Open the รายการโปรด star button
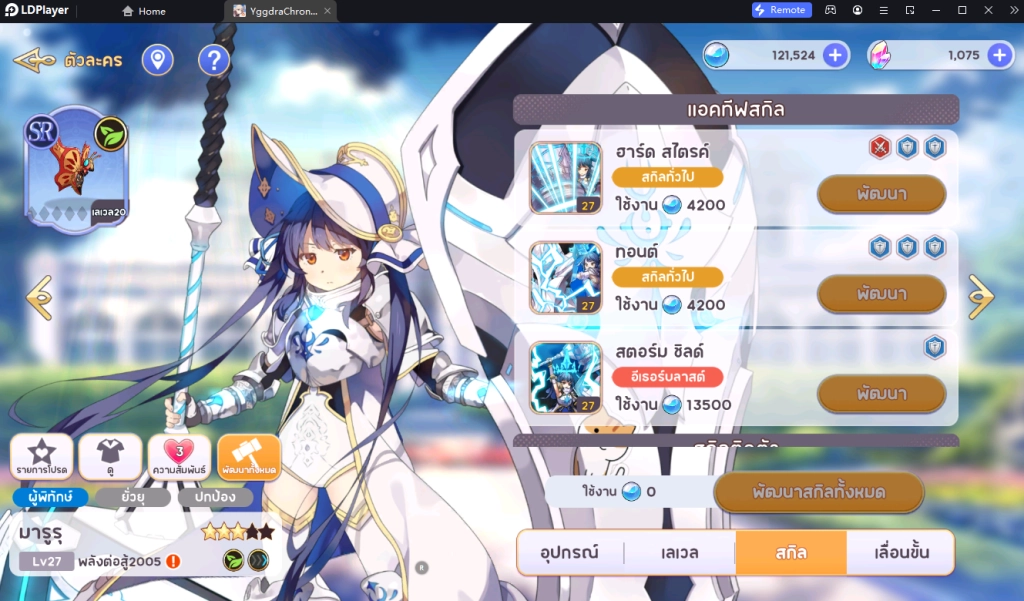The height and width of the screenshot is (601, 1024). pyautogui.click(x=41, y=457)
